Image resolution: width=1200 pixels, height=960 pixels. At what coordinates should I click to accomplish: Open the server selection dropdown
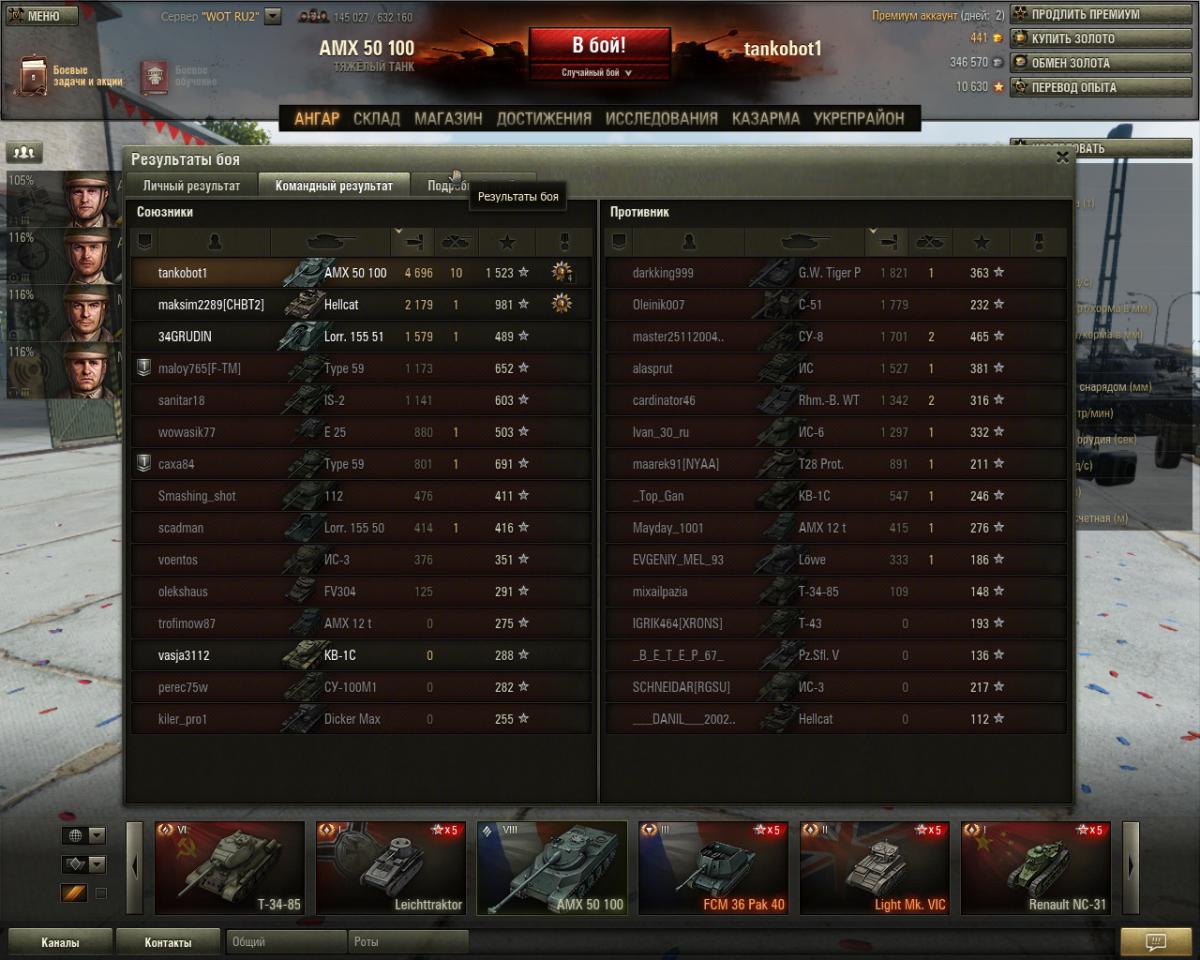click(272, 17)
